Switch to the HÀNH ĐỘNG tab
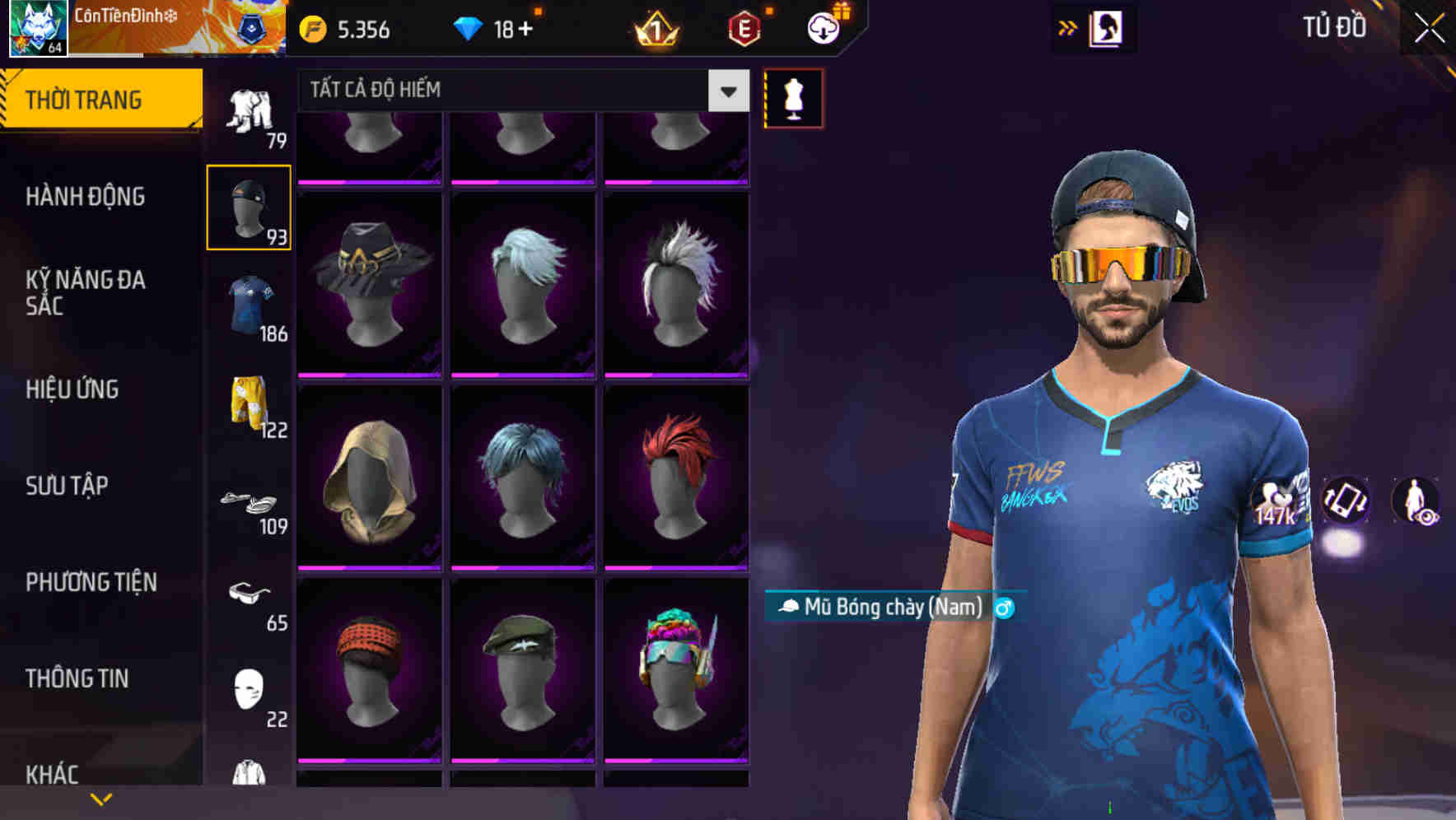This screenshot has width=1456, height=820. 88,197
